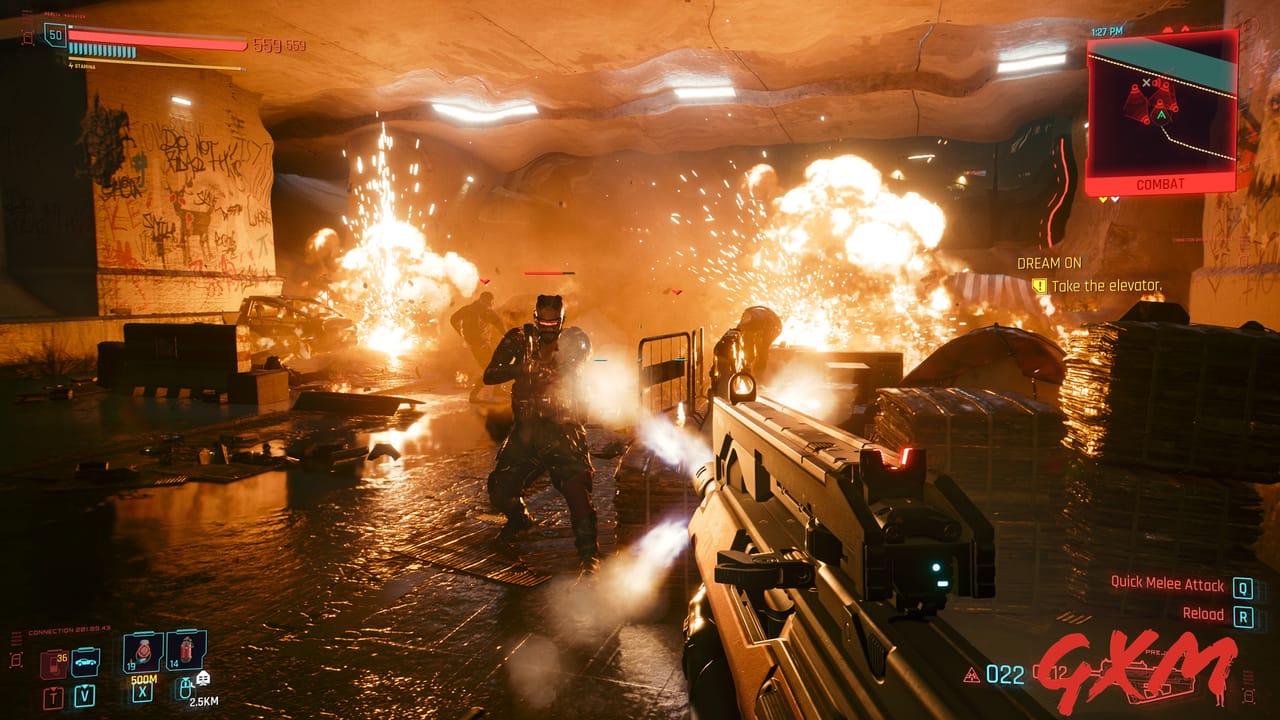The height and width of the screenshot is (720, 1280).
Task: Click the red relic malfunction icon top left
Action: pos(28,38)
